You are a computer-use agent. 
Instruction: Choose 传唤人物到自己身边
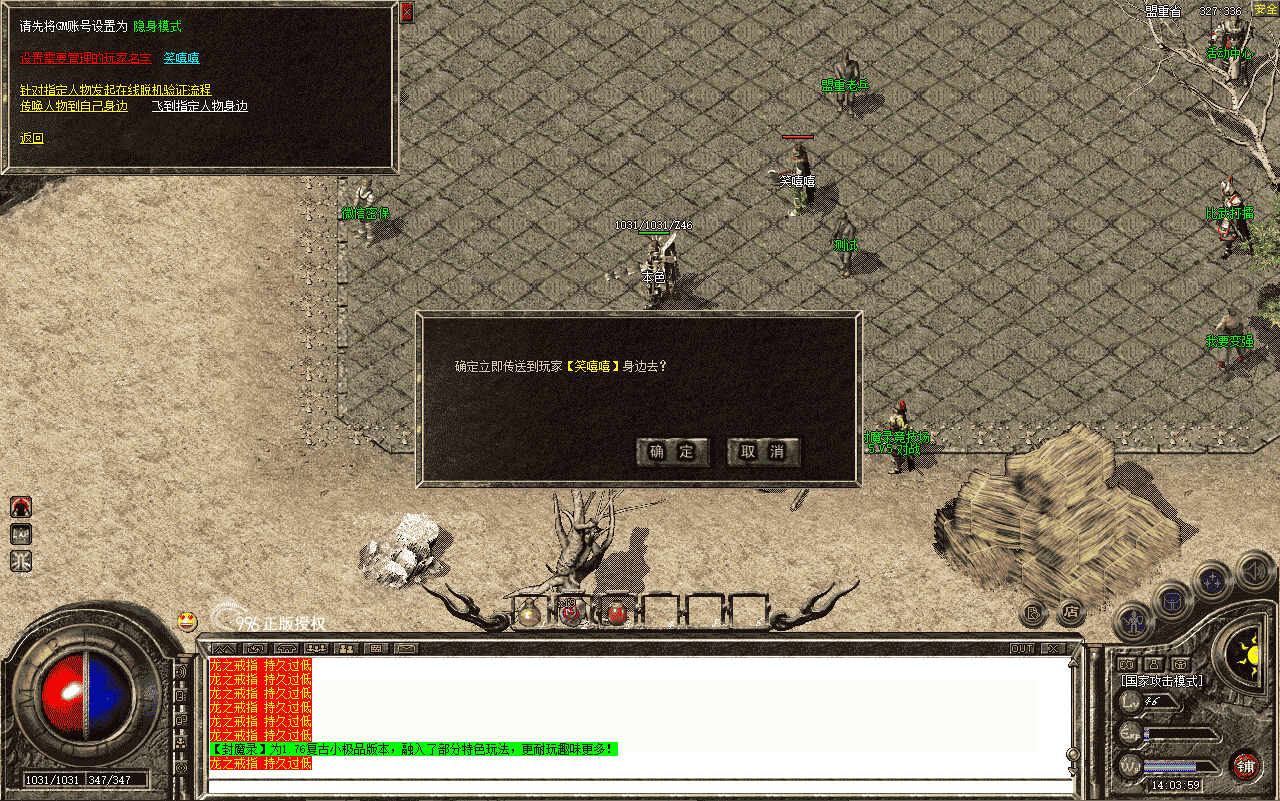(74, 106)
